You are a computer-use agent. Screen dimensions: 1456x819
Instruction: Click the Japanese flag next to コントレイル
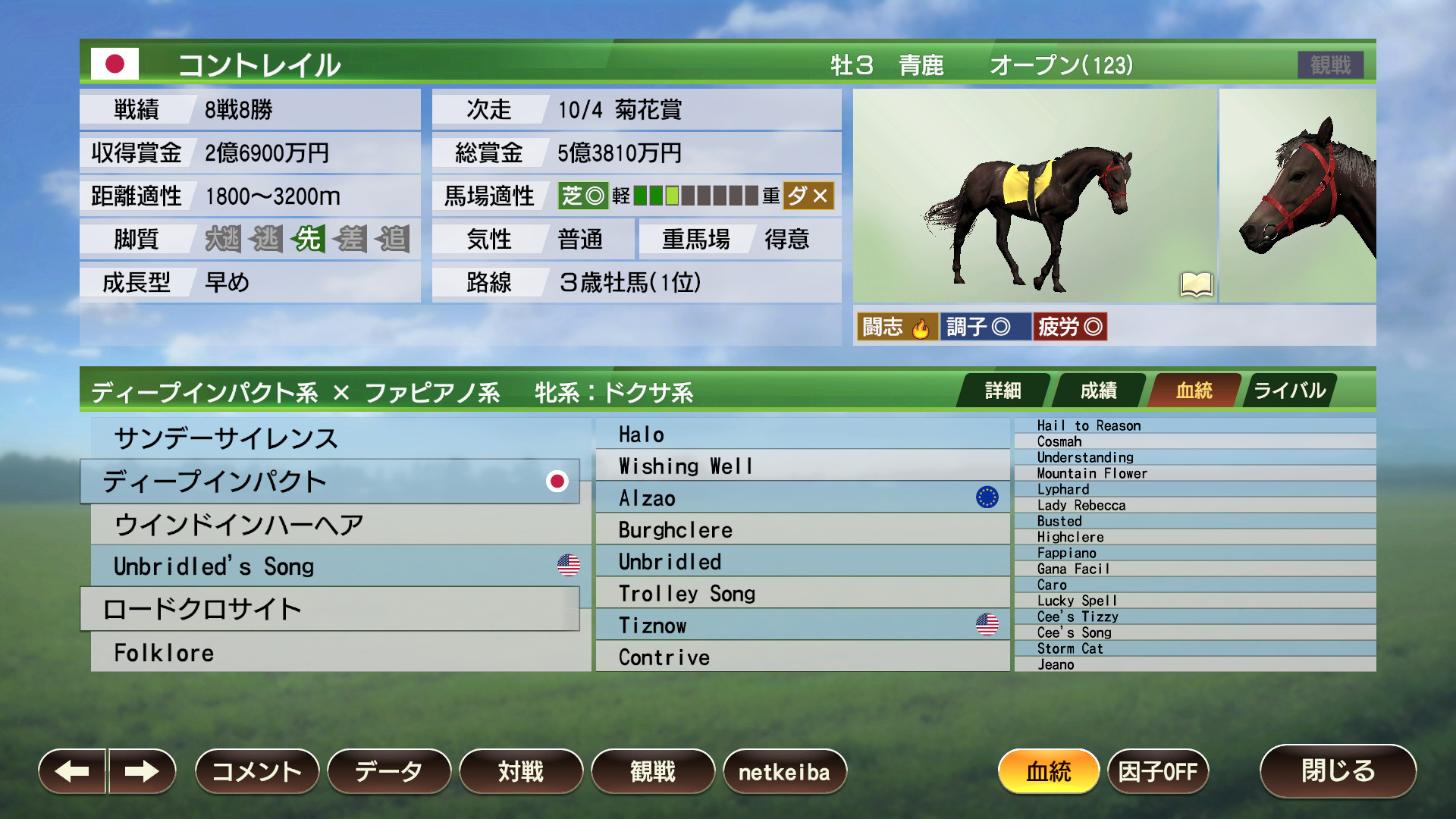(x=115, y=64)
